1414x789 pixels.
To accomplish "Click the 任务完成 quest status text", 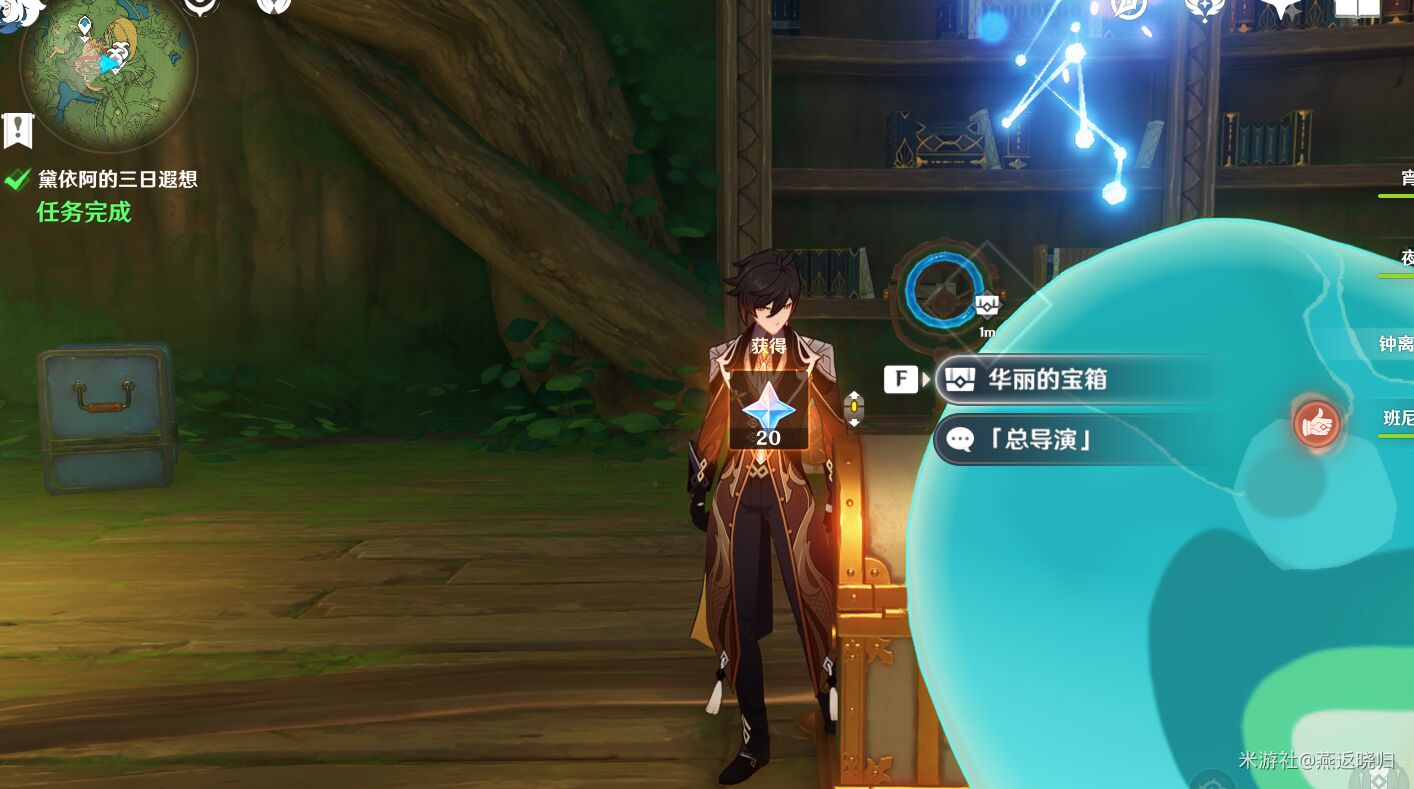I will [83, 213].
